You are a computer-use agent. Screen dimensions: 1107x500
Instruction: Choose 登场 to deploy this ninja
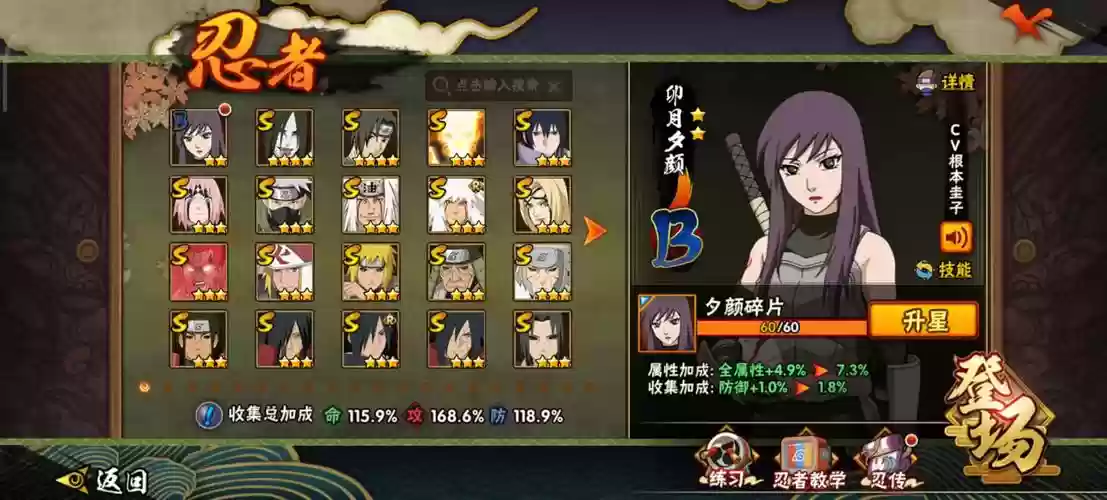[994, 416]
